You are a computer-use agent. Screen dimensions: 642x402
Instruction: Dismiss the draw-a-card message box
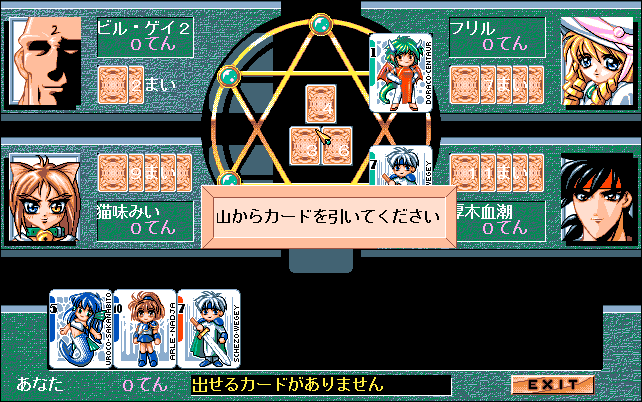point(328,213)
